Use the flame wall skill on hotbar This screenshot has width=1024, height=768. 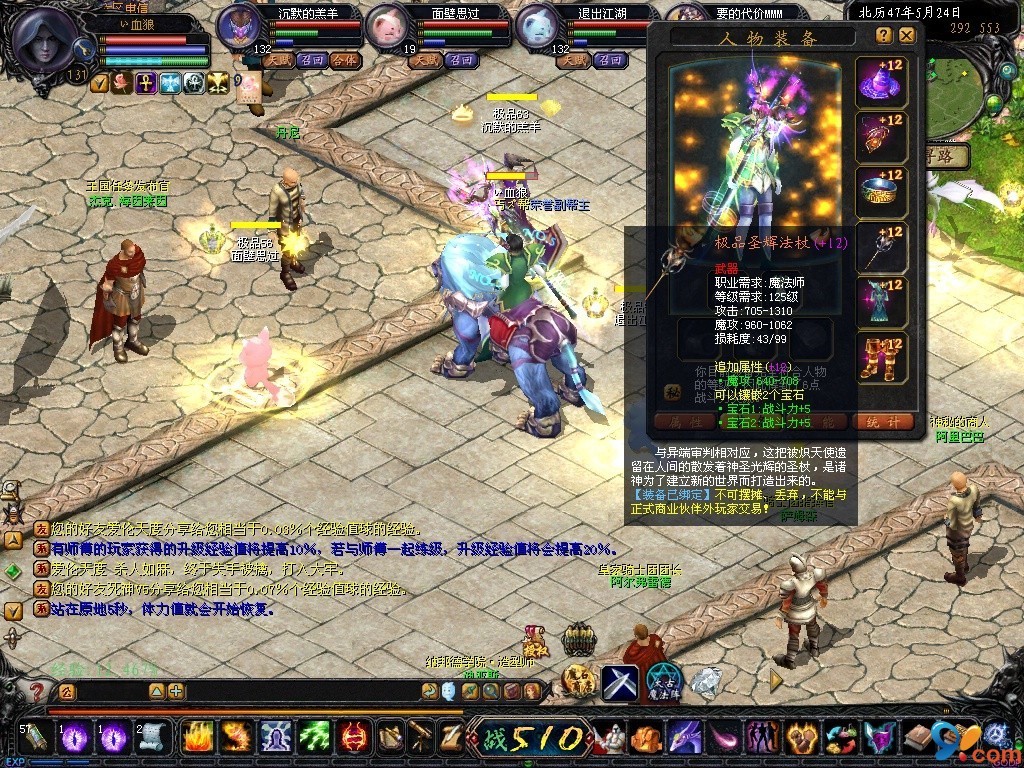pyautogui.click(x=197, y=738)
